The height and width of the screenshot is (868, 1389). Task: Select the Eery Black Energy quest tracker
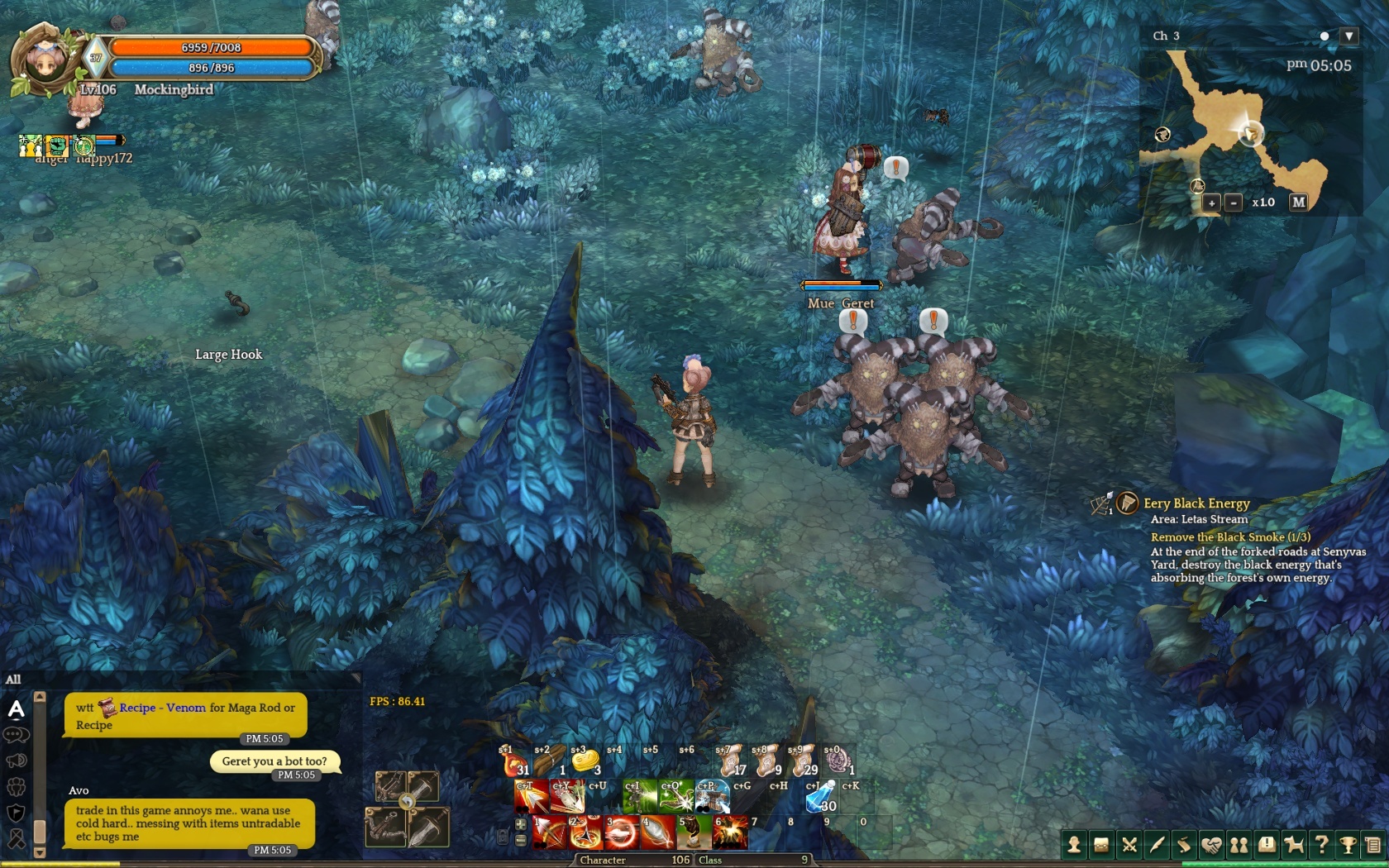[x=1196, y=503]
